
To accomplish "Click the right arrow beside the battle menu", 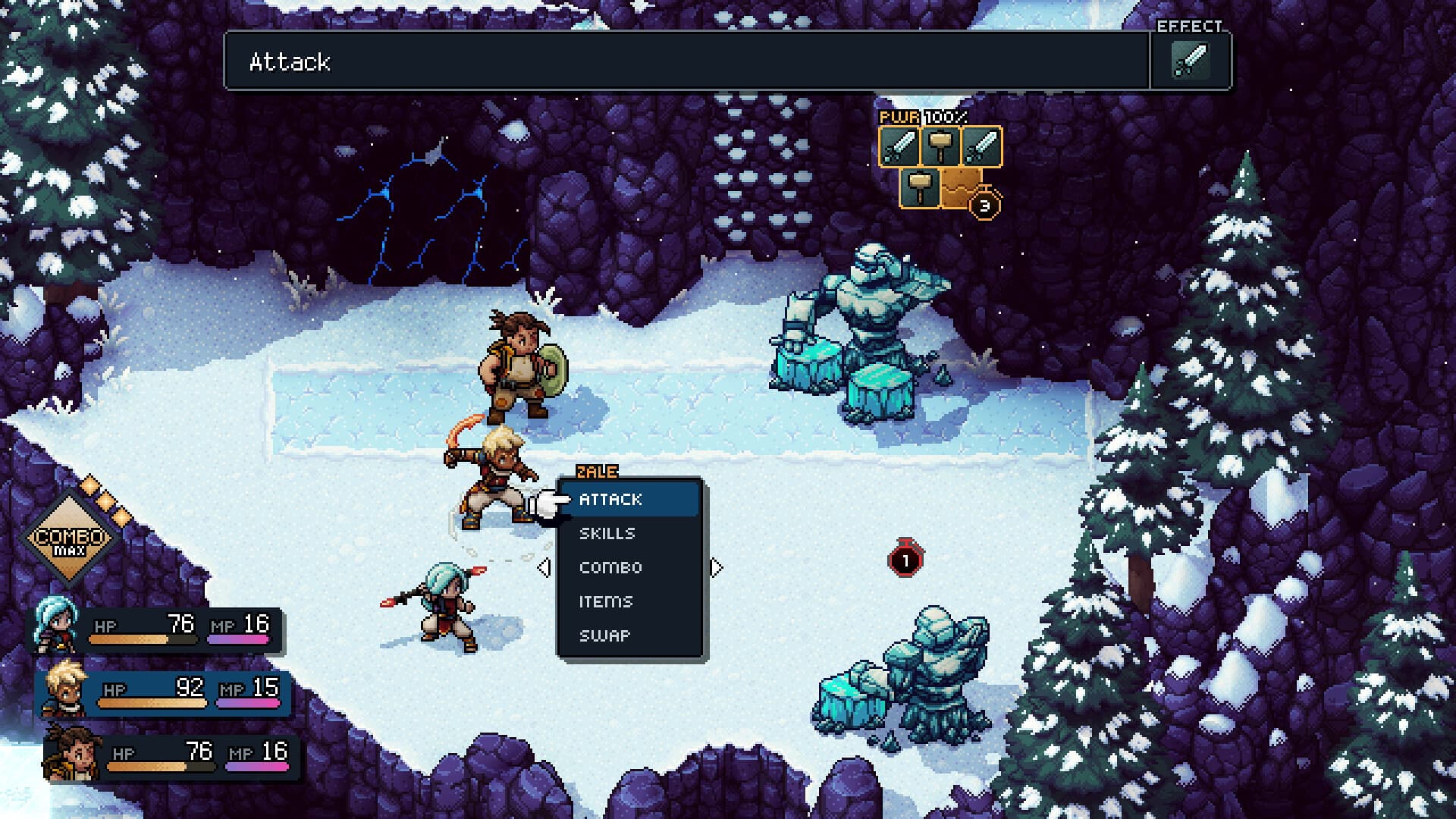I will (x=716, y=566).
